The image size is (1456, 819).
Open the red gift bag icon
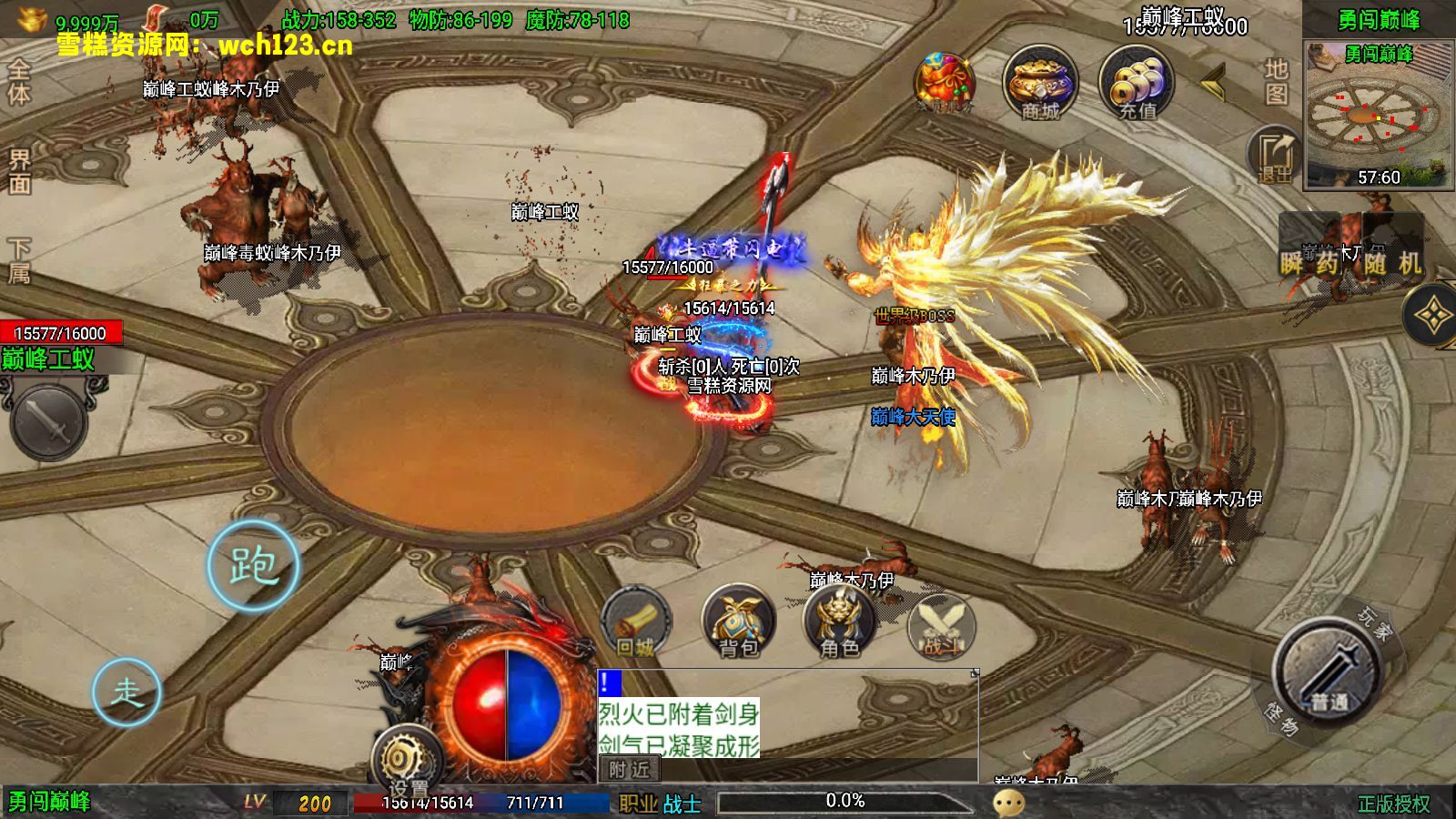(945, 84)
